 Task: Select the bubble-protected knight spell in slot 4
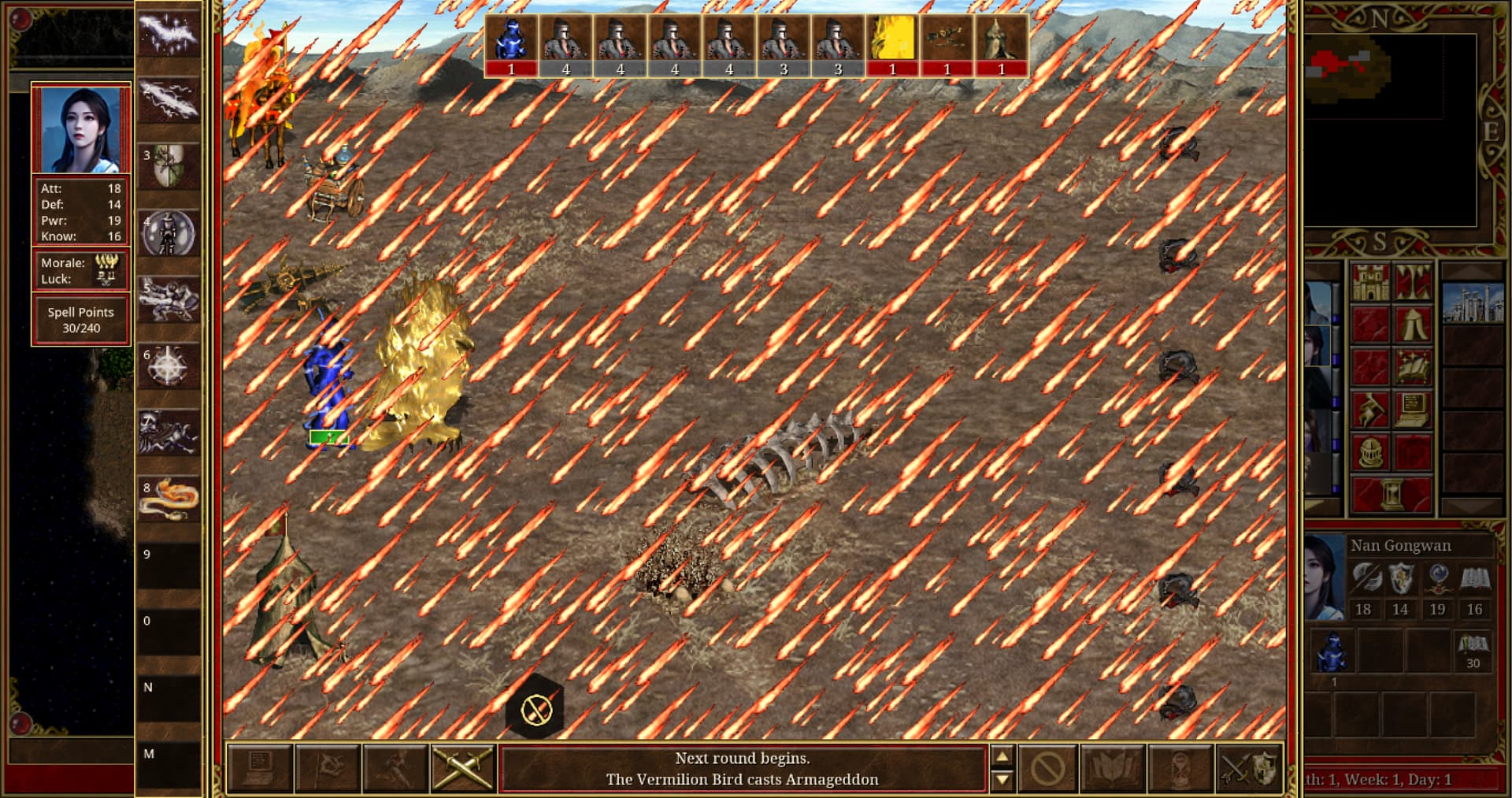(x=168, y=233)
